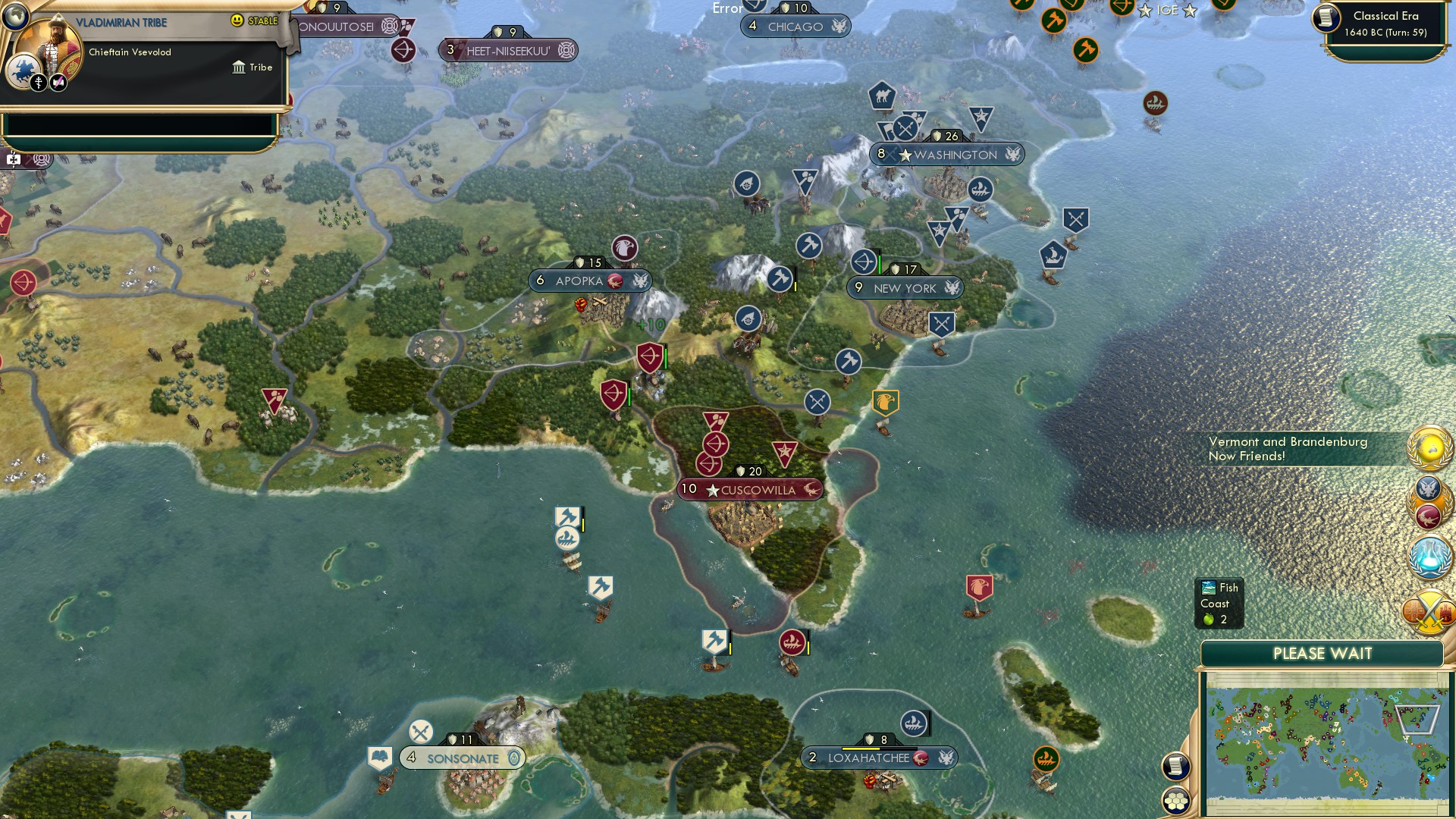Select the Cuscowilla city banner
Viewport: 1456px width, 819px height.
(x=749, y=489)
